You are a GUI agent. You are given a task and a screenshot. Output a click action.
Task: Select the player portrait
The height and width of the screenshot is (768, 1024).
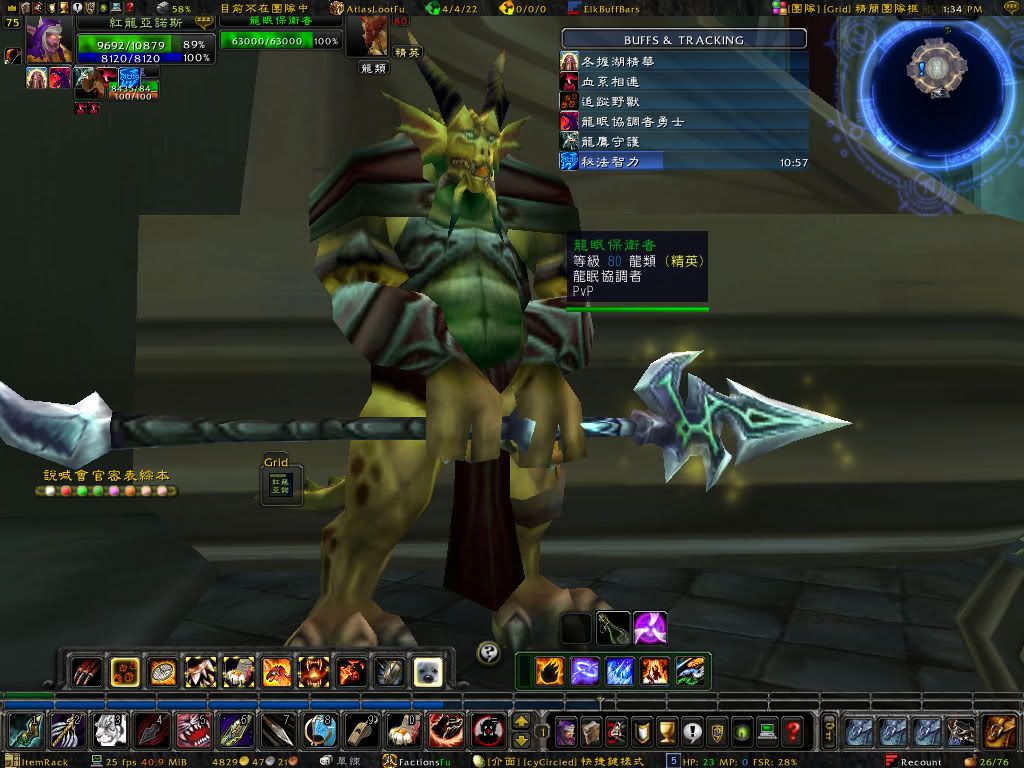[48, 40]
